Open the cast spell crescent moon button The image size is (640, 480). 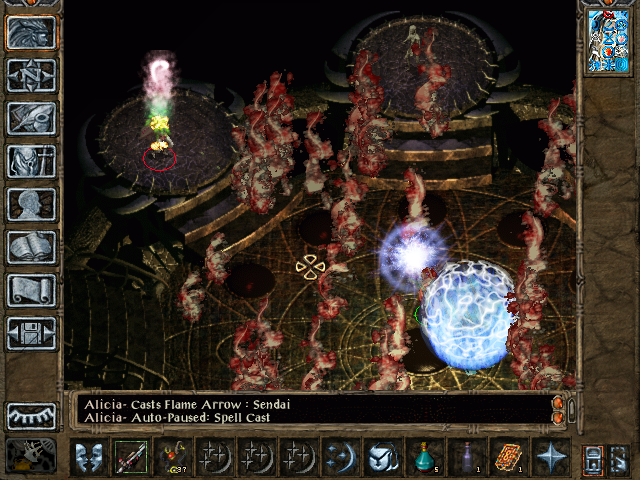tap(340, 457)
